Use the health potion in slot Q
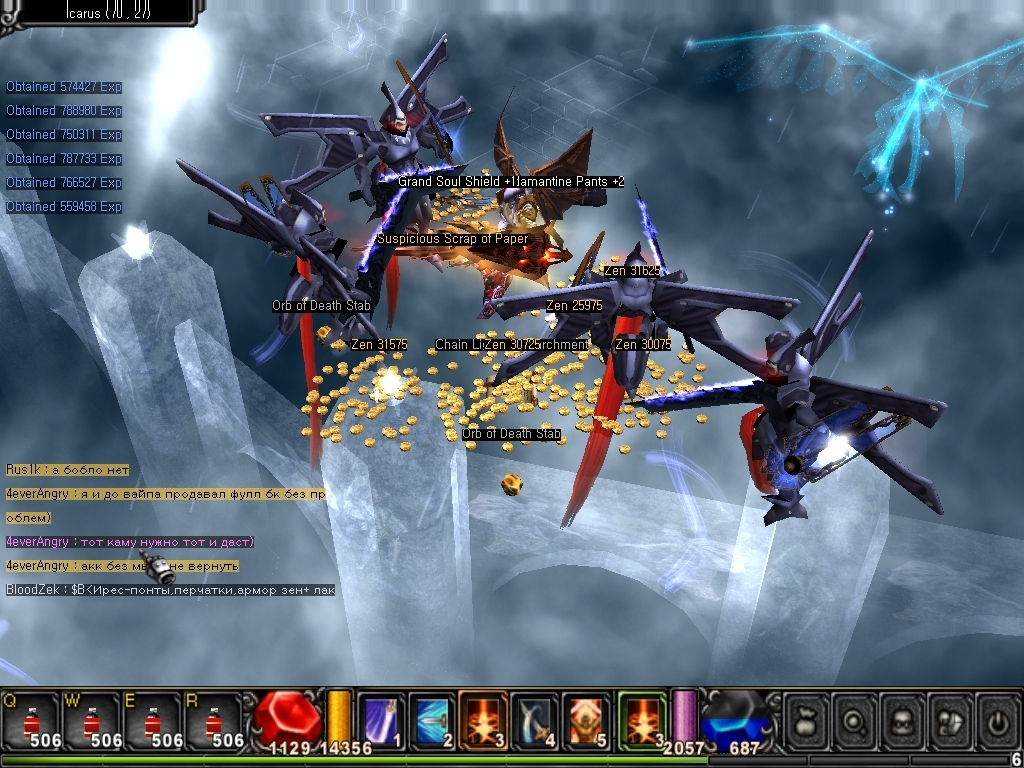Image resolution: width=1024 pixels, height=768 pixels. click(30, 720)
